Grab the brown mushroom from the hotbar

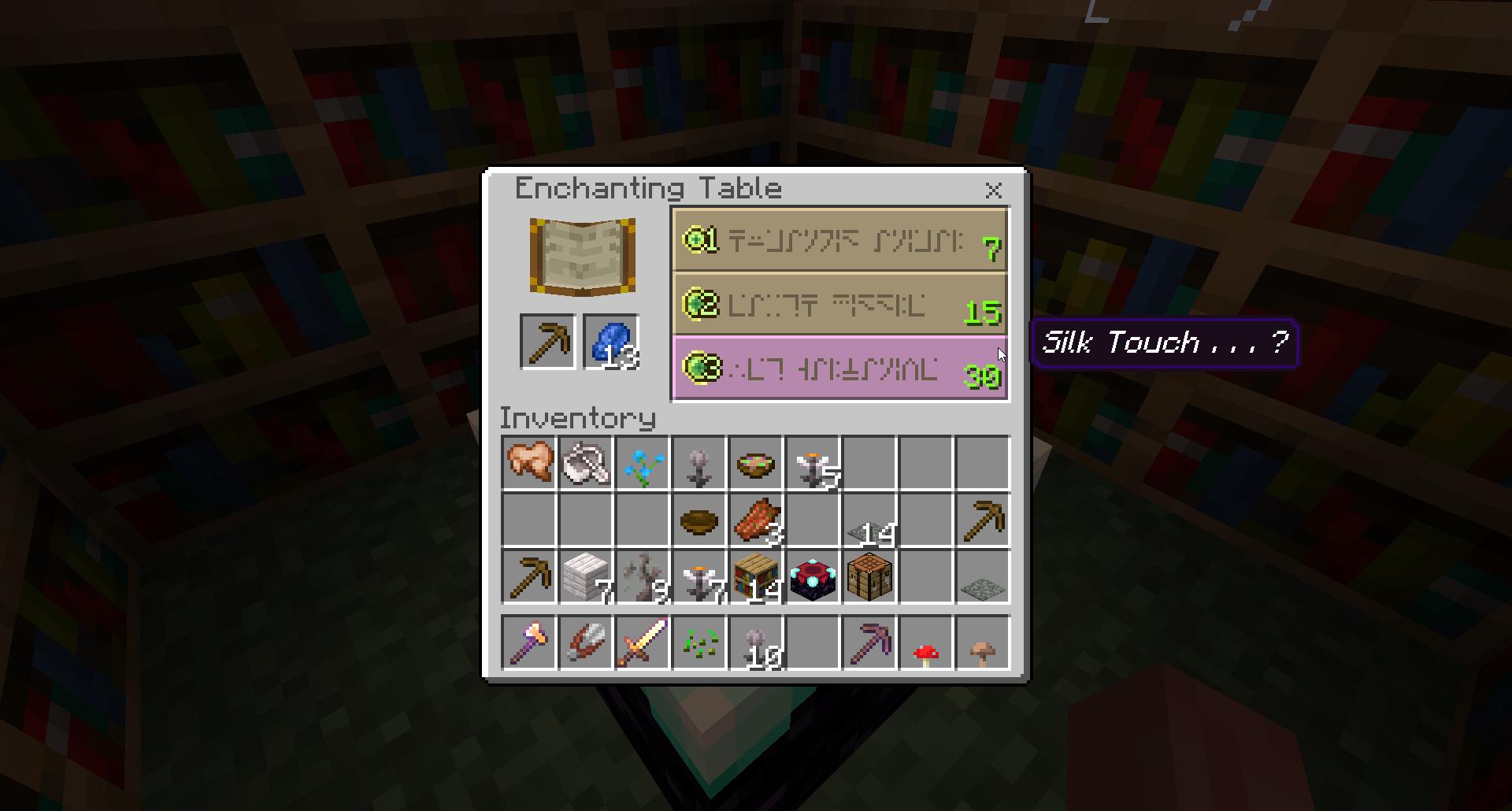coord(984,643)
